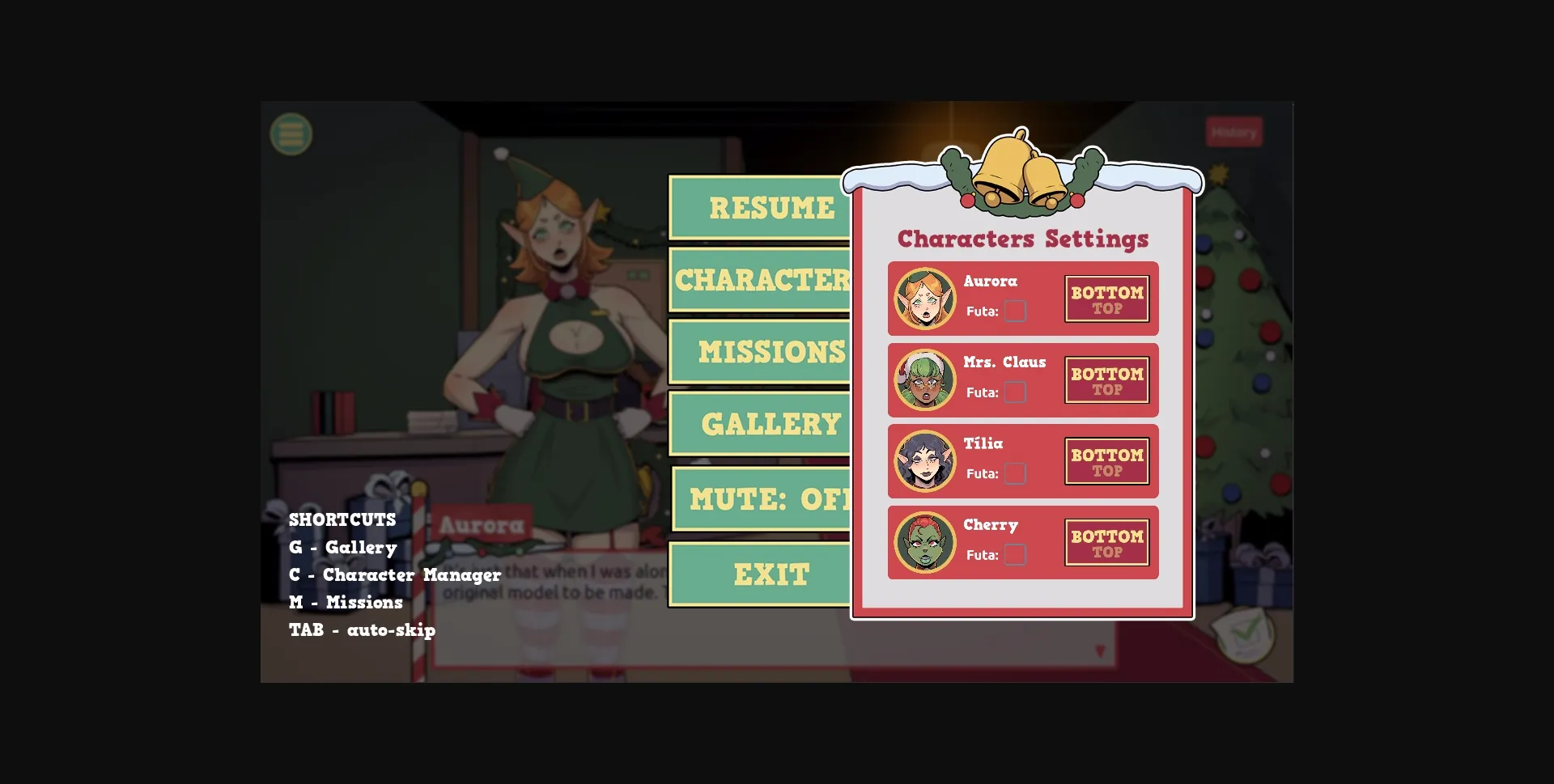Open the History panel
The image size is (1554, 784).
pyautogui.click(x=1234, y=131)
